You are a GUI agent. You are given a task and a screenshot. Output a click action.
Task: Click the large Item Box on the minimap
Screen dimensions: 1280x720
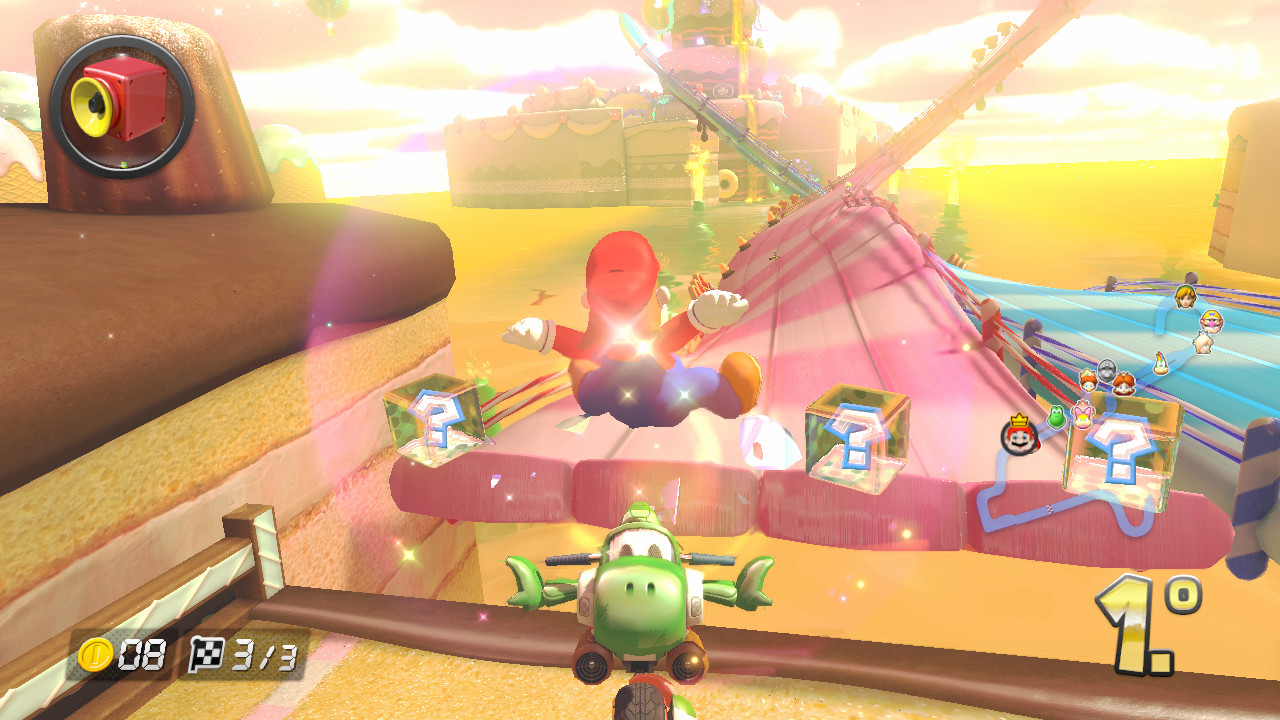[1123, 455]
